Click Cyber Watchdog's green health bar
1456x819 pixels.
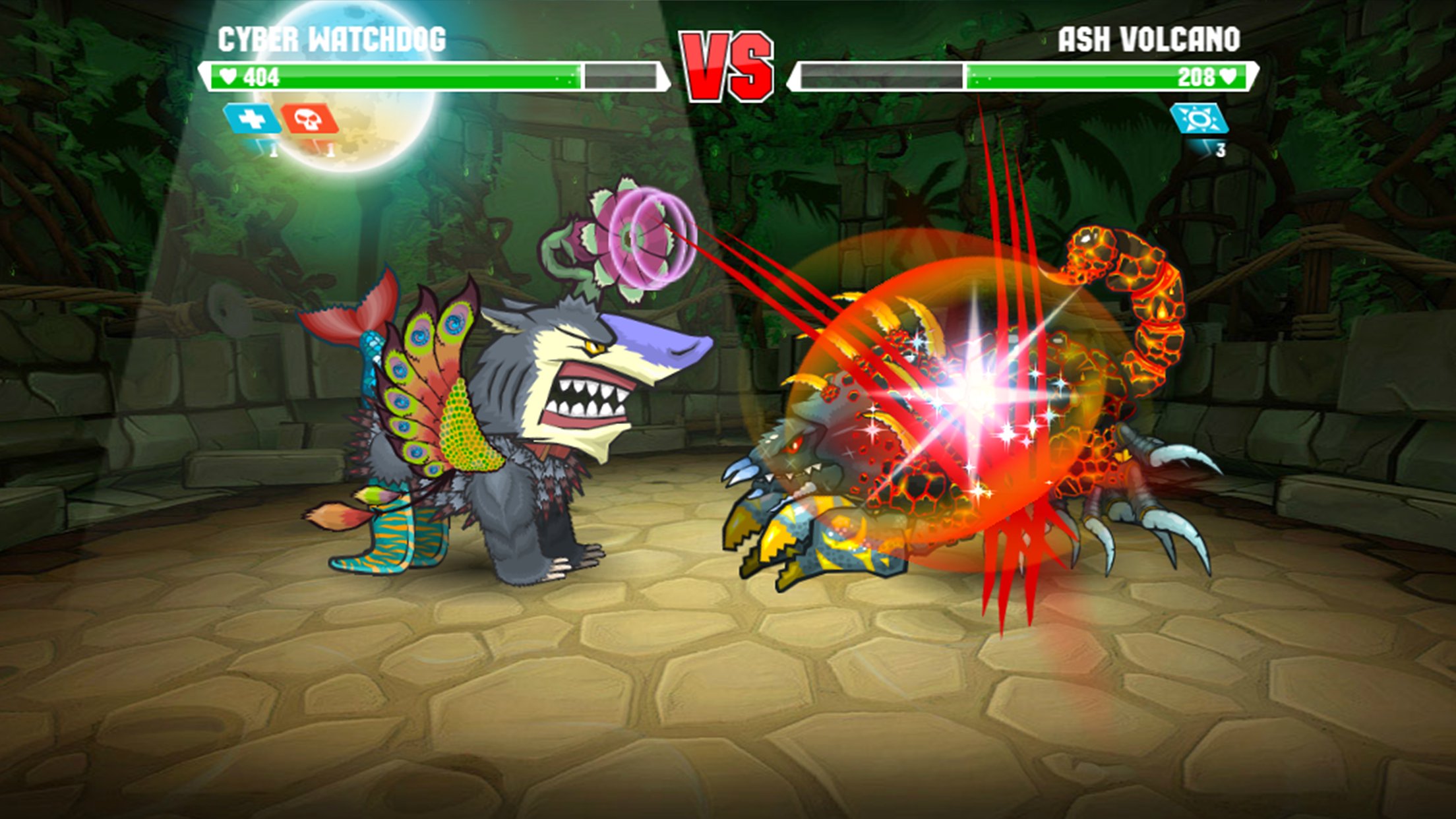pyautogui.click(x=396, y=76)
